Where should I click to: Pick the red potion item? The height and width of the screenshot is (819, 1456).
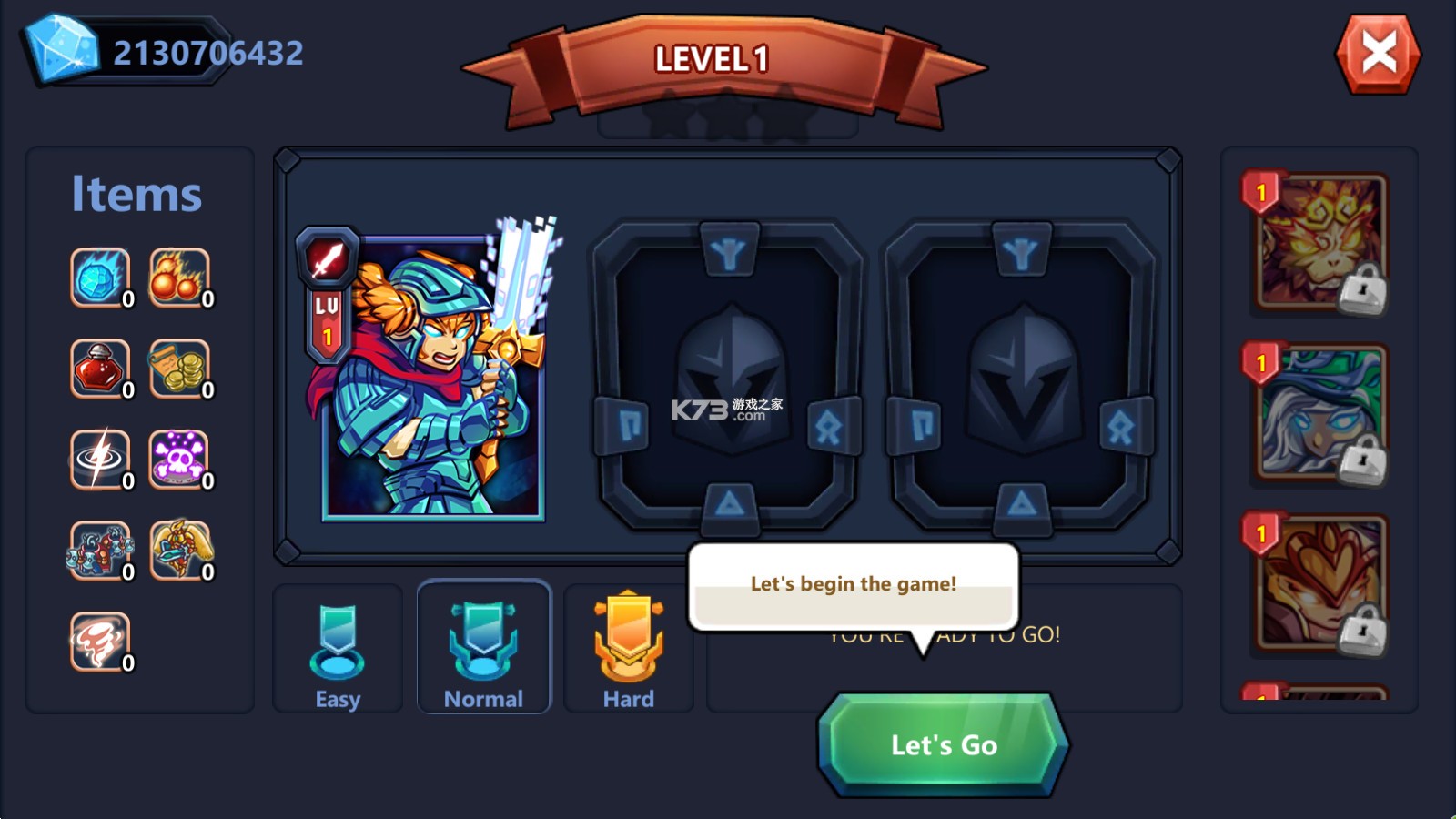coord(100,369)
